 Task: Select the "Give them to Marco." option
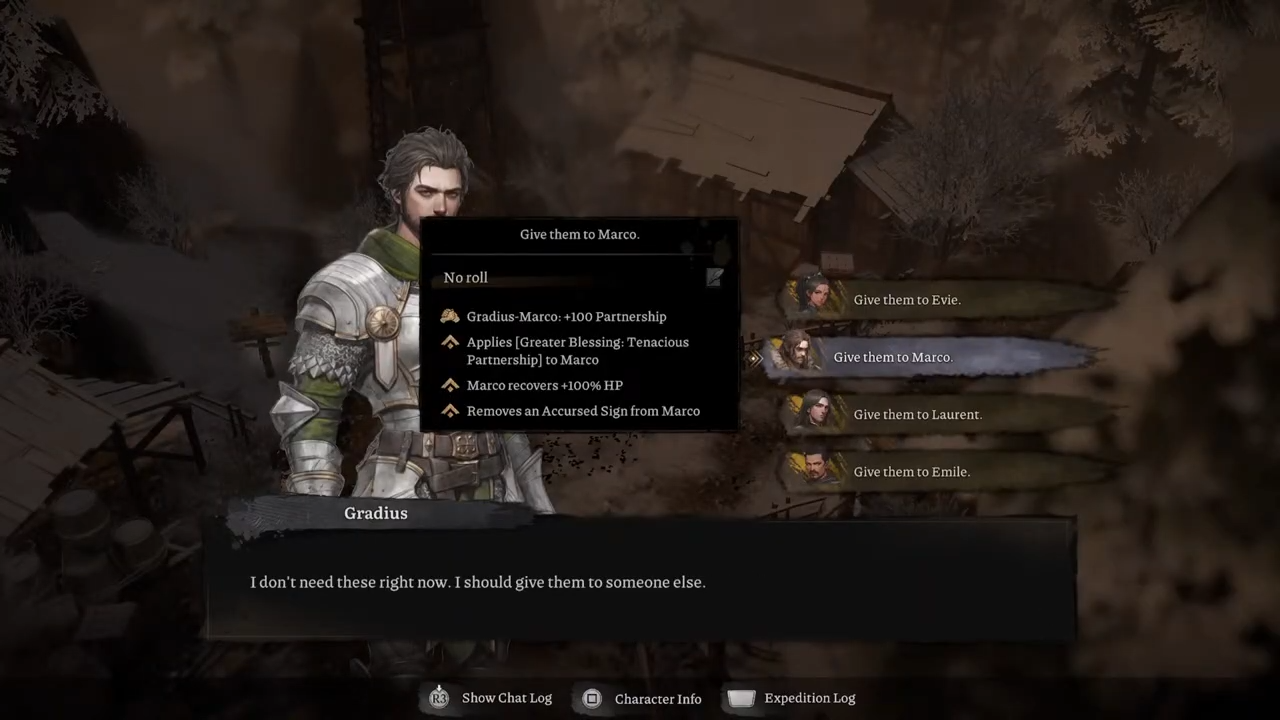tap(892, 357)
